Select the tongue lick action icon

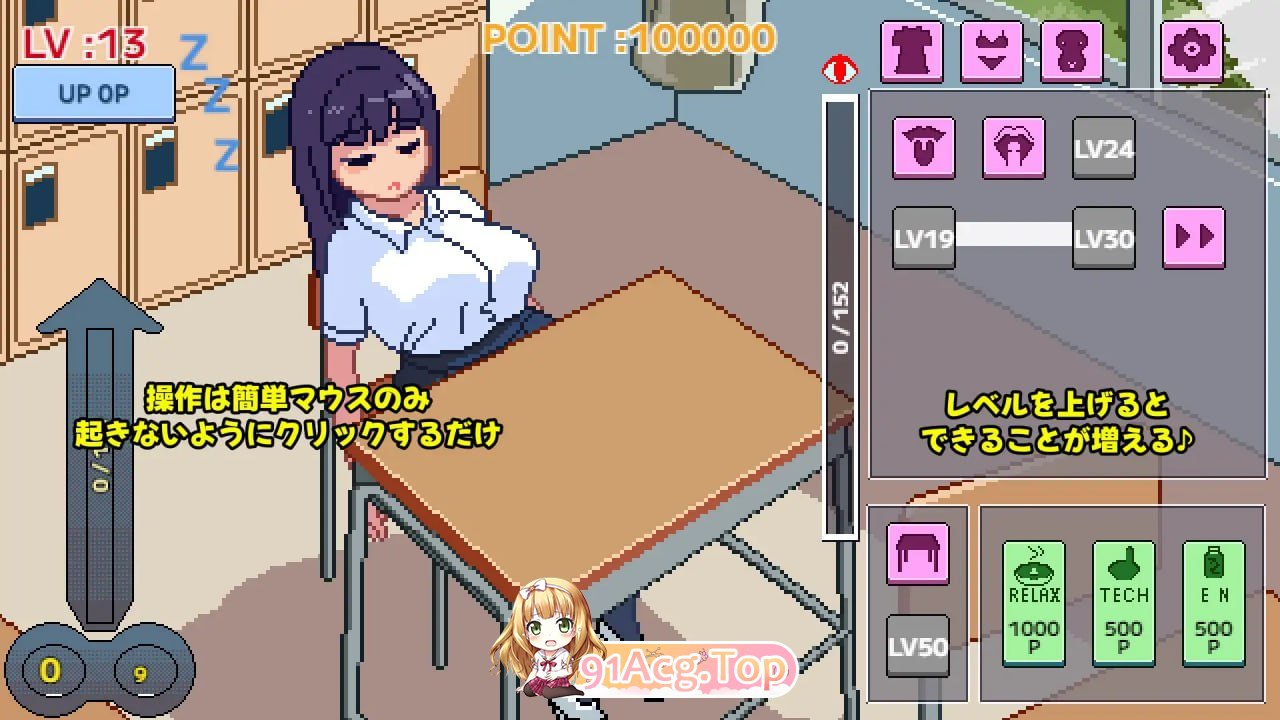[923, 148]
